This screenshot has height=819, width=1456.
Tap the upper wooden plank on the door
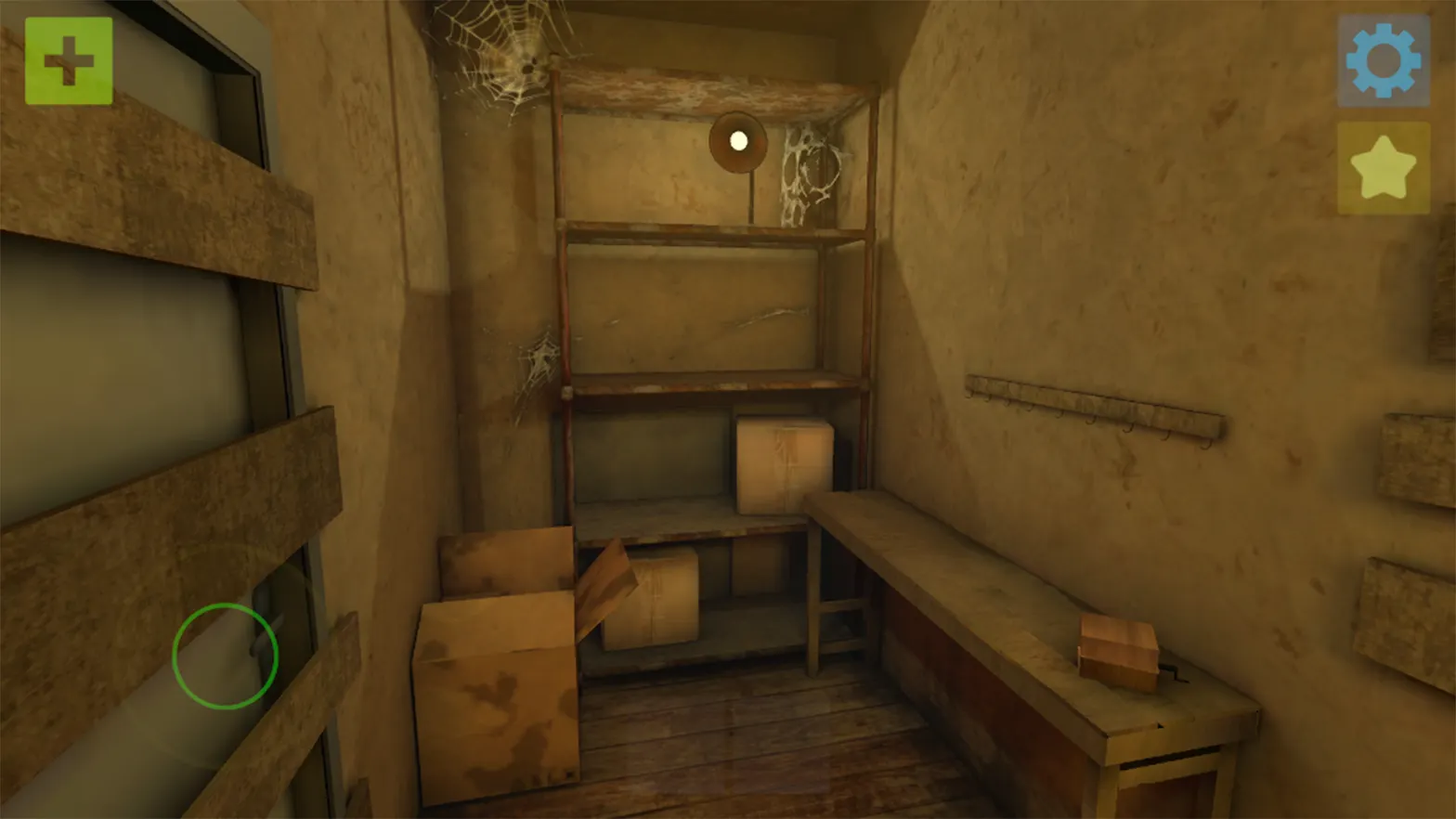click(149, 186)
